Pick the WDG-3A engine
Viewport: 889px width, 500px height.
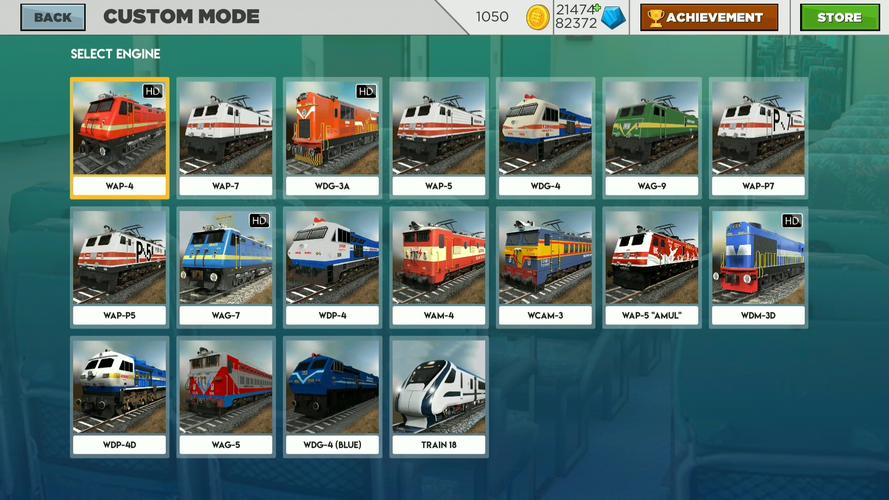(x=332, y=138)
